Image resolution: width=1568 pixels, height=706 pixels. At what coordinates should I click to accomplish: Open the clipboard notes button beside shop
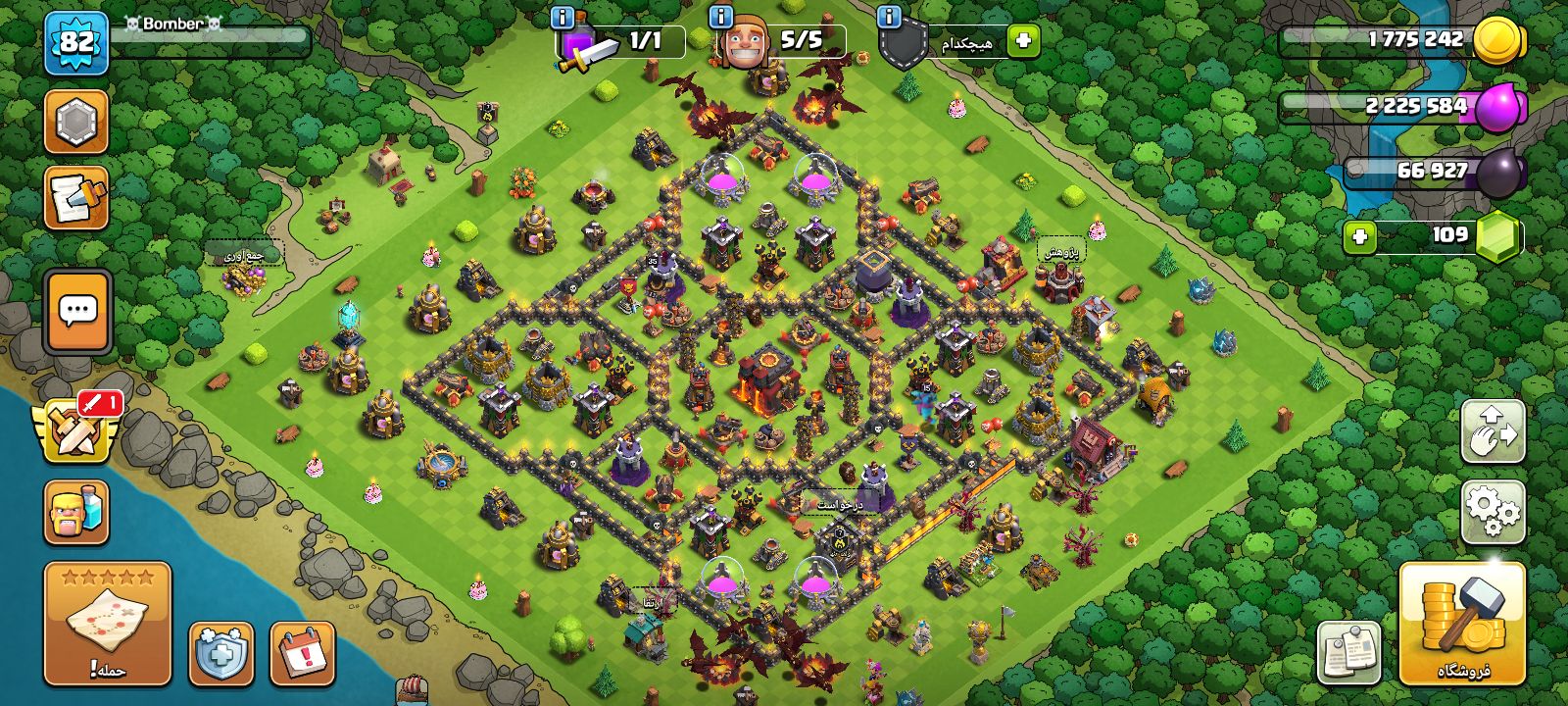(x=1349, y=652)
